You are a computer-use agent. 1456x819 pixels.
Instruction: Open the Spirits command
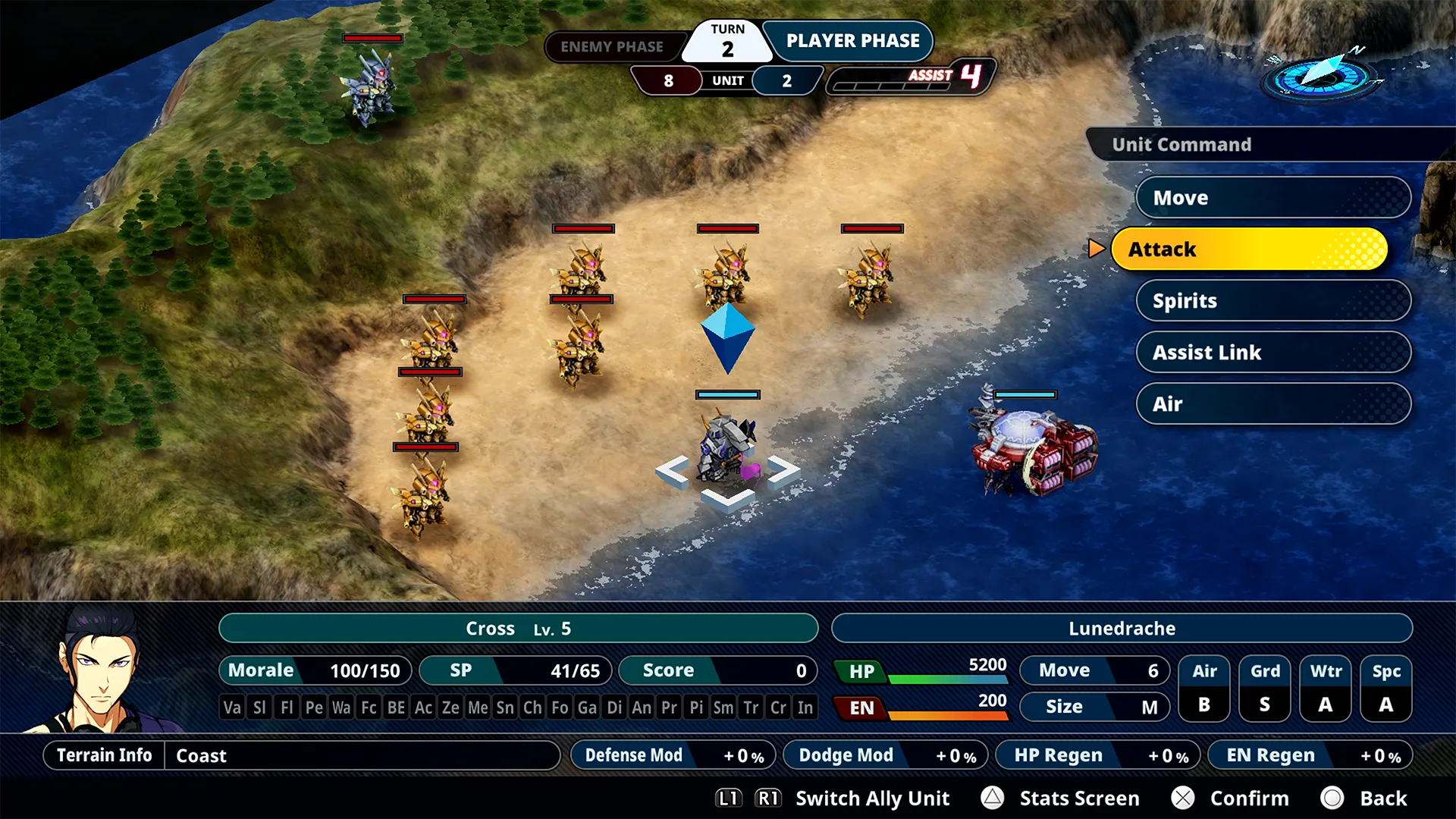(x=1272, y=301)
